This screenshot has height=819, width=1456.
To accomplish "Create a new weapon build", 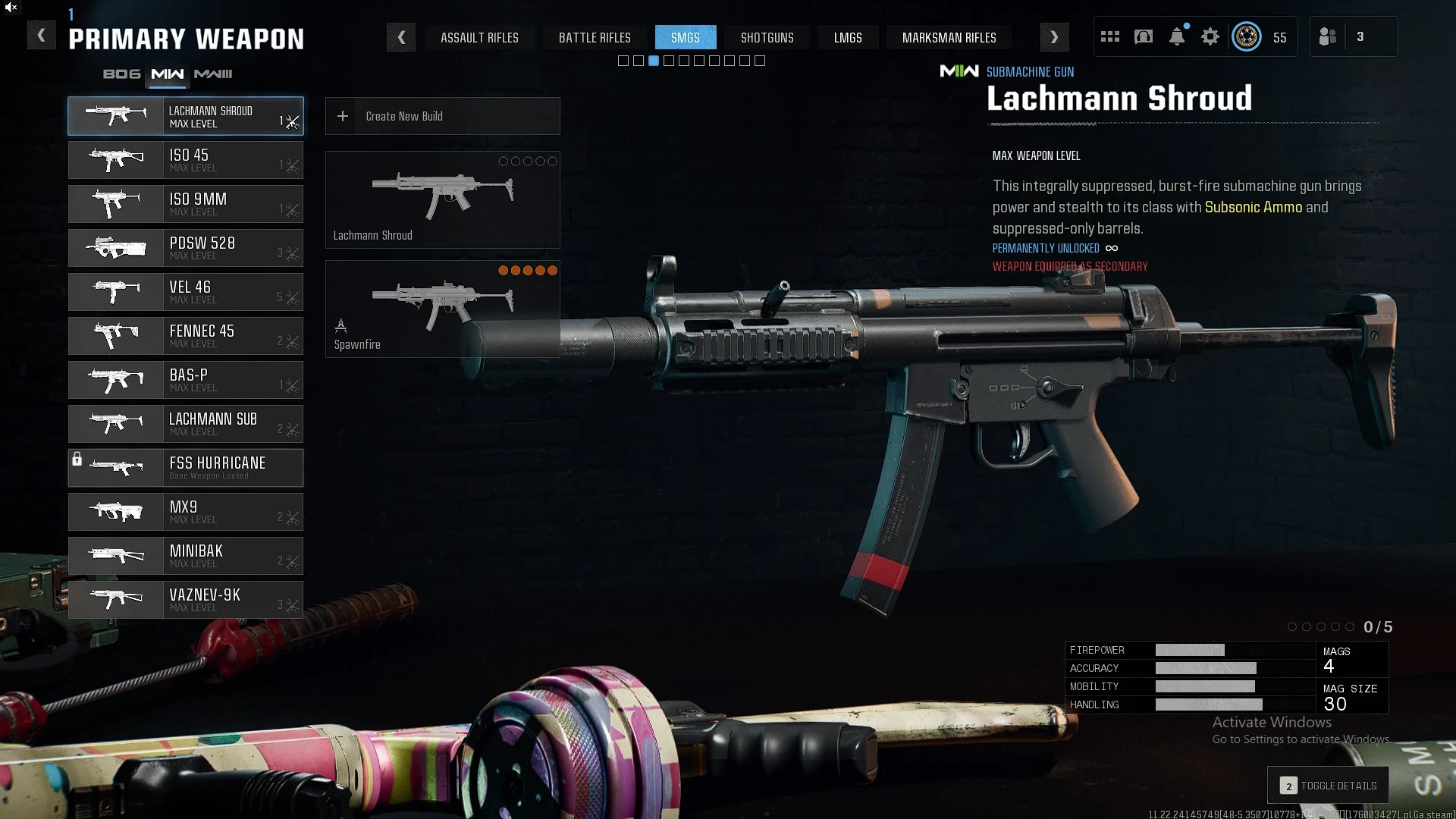I will coord(442,116).
